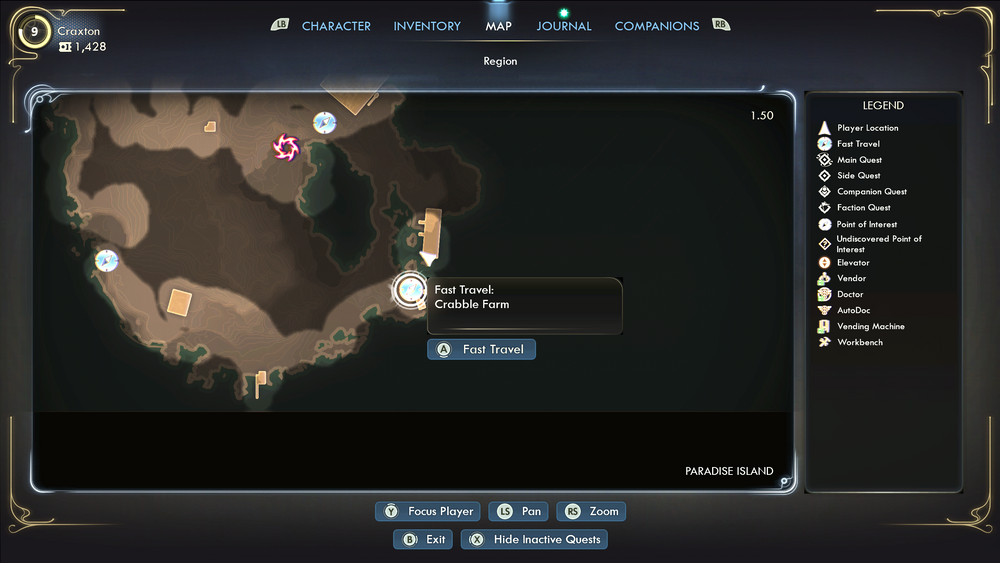Choose the northern fast travel marker

click(x=324, y=123)
